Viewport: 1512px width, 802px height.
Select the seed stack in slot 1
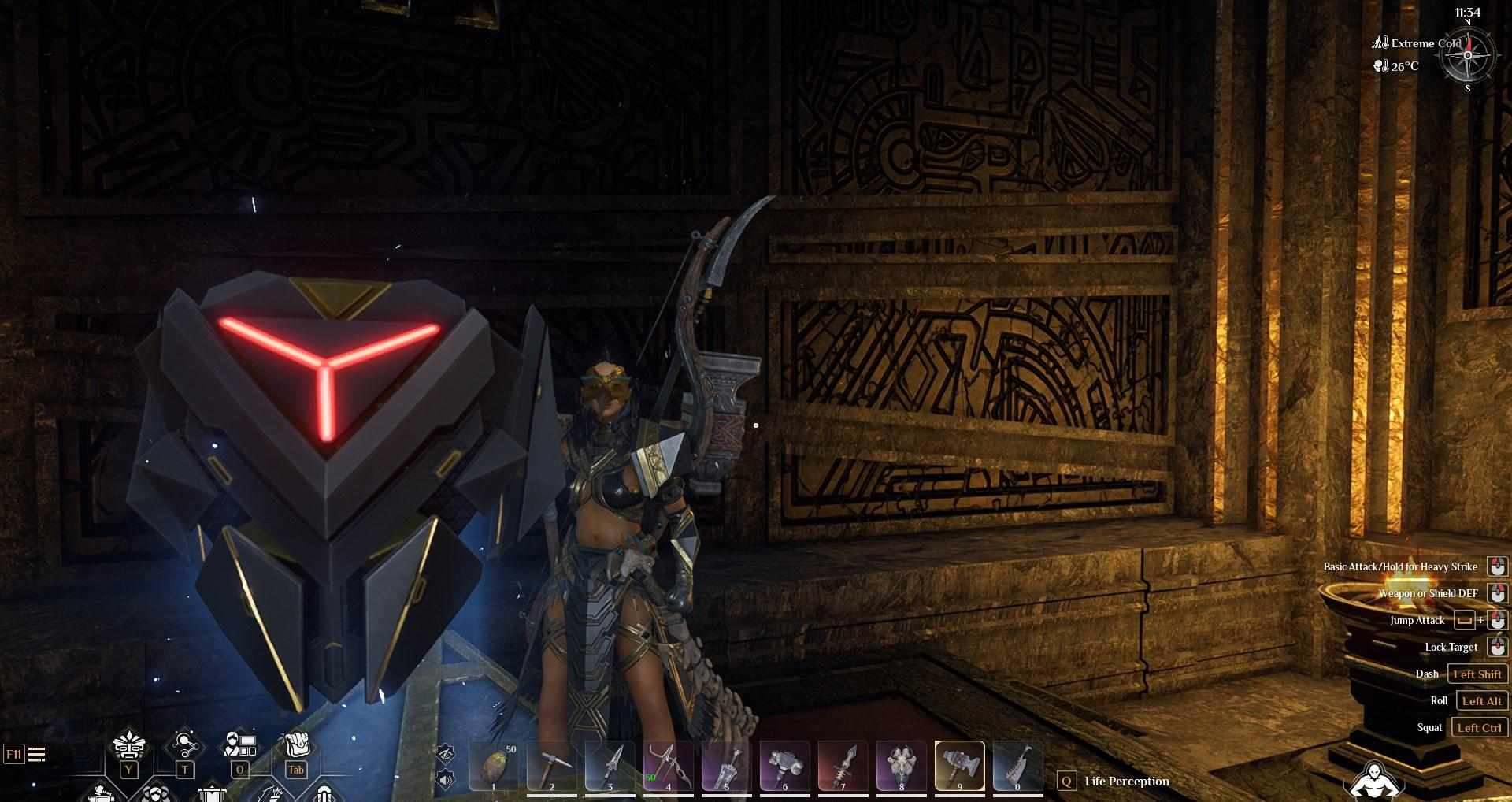tap(494, 766)
